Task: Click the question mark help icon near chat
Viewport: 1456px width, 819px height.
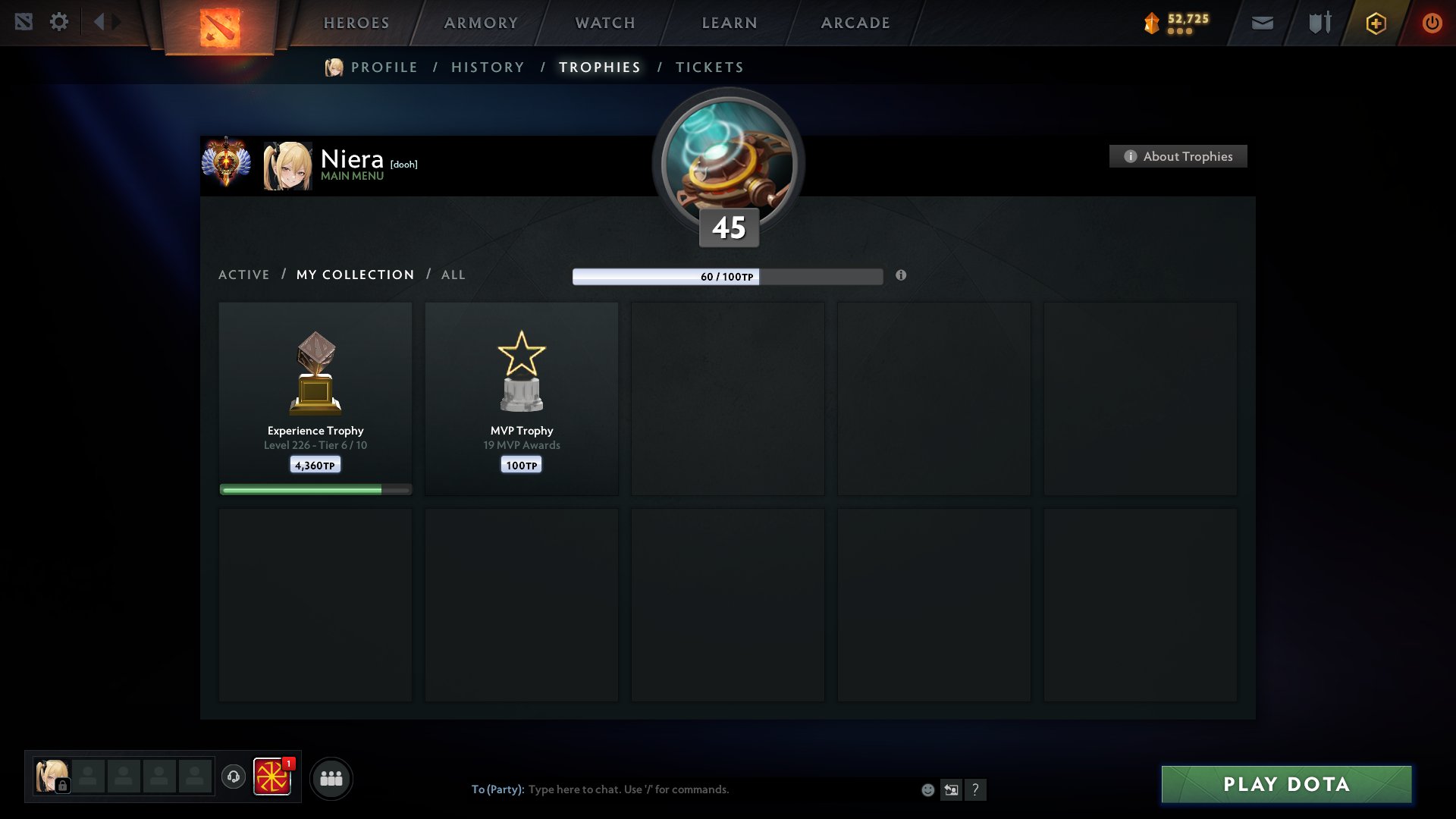Action: pos(977,789)
